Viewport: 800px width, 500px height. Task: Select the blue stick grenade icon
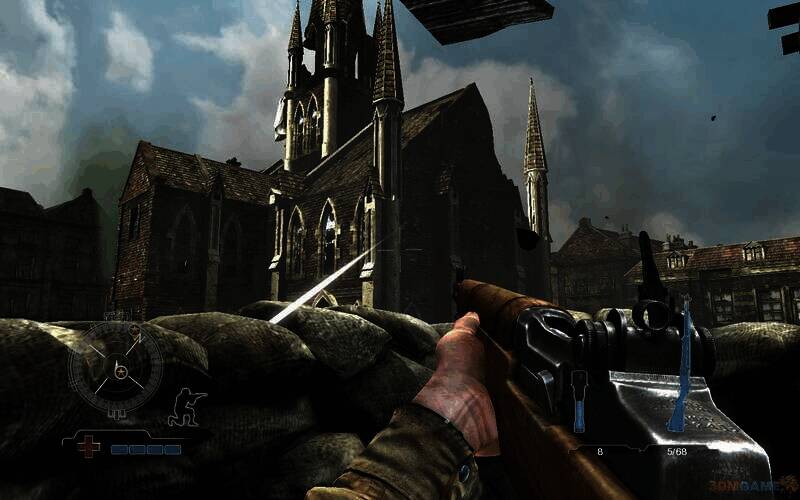point(579,399)
